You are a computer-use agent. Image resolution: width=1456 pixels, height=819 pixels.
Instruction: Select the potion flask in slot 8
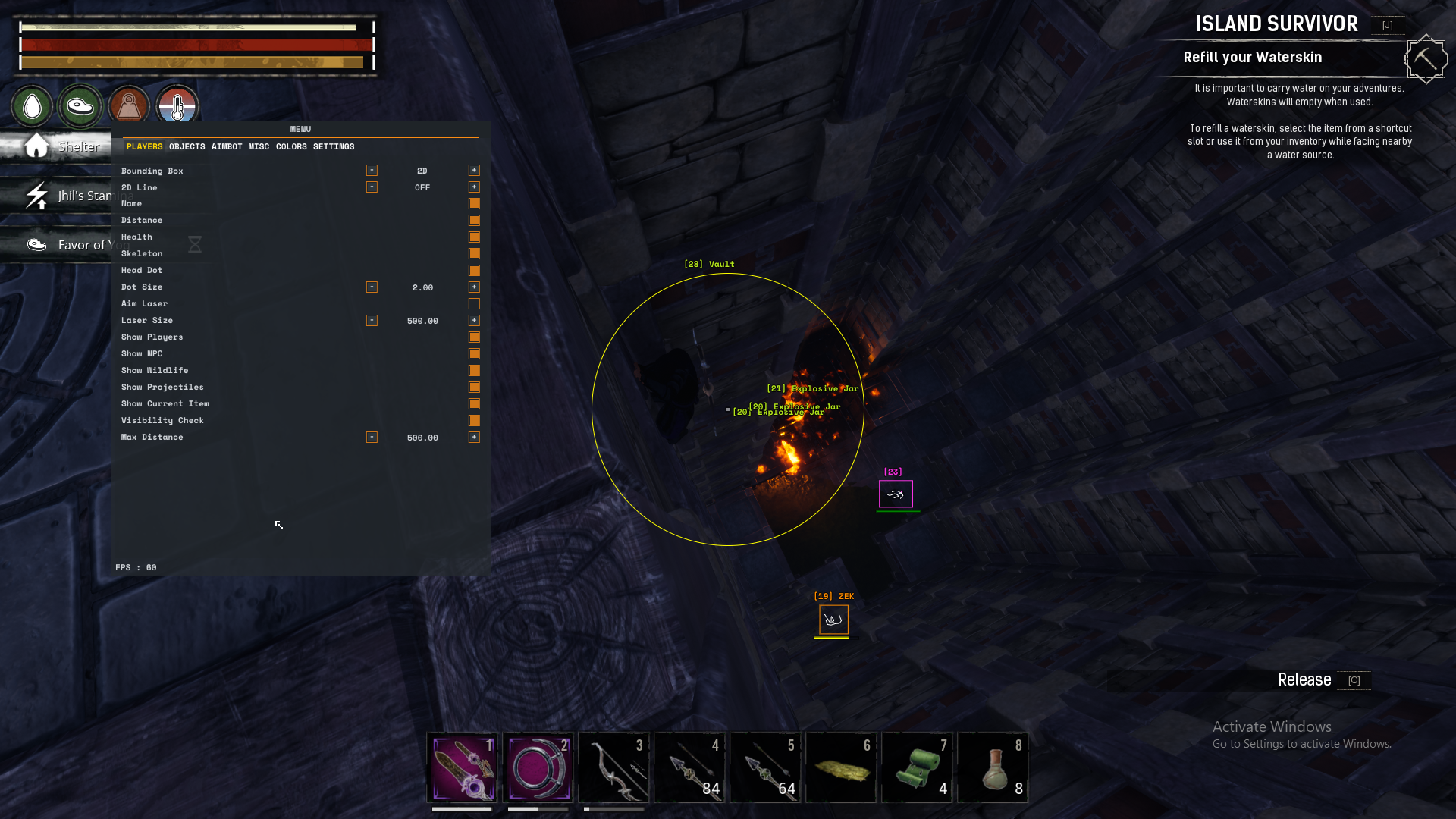click(993, 767)
